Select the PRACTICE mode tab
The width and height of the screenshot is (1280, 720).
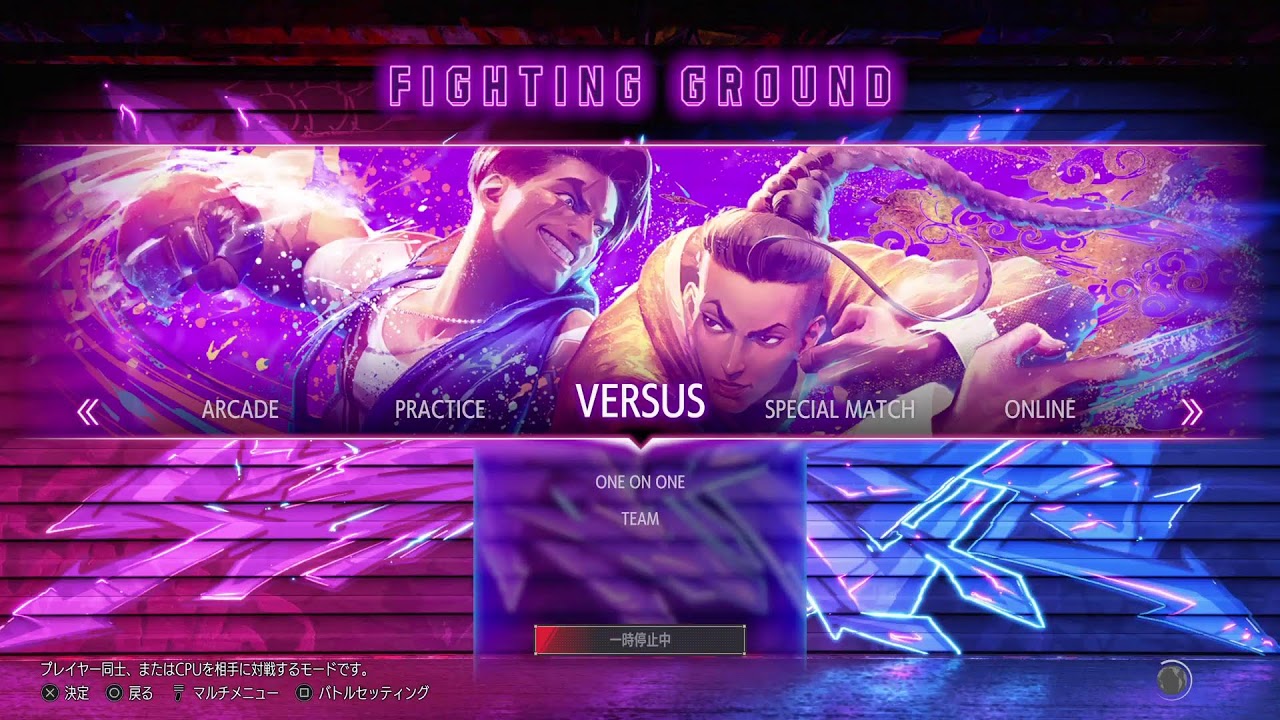point(440,409)
